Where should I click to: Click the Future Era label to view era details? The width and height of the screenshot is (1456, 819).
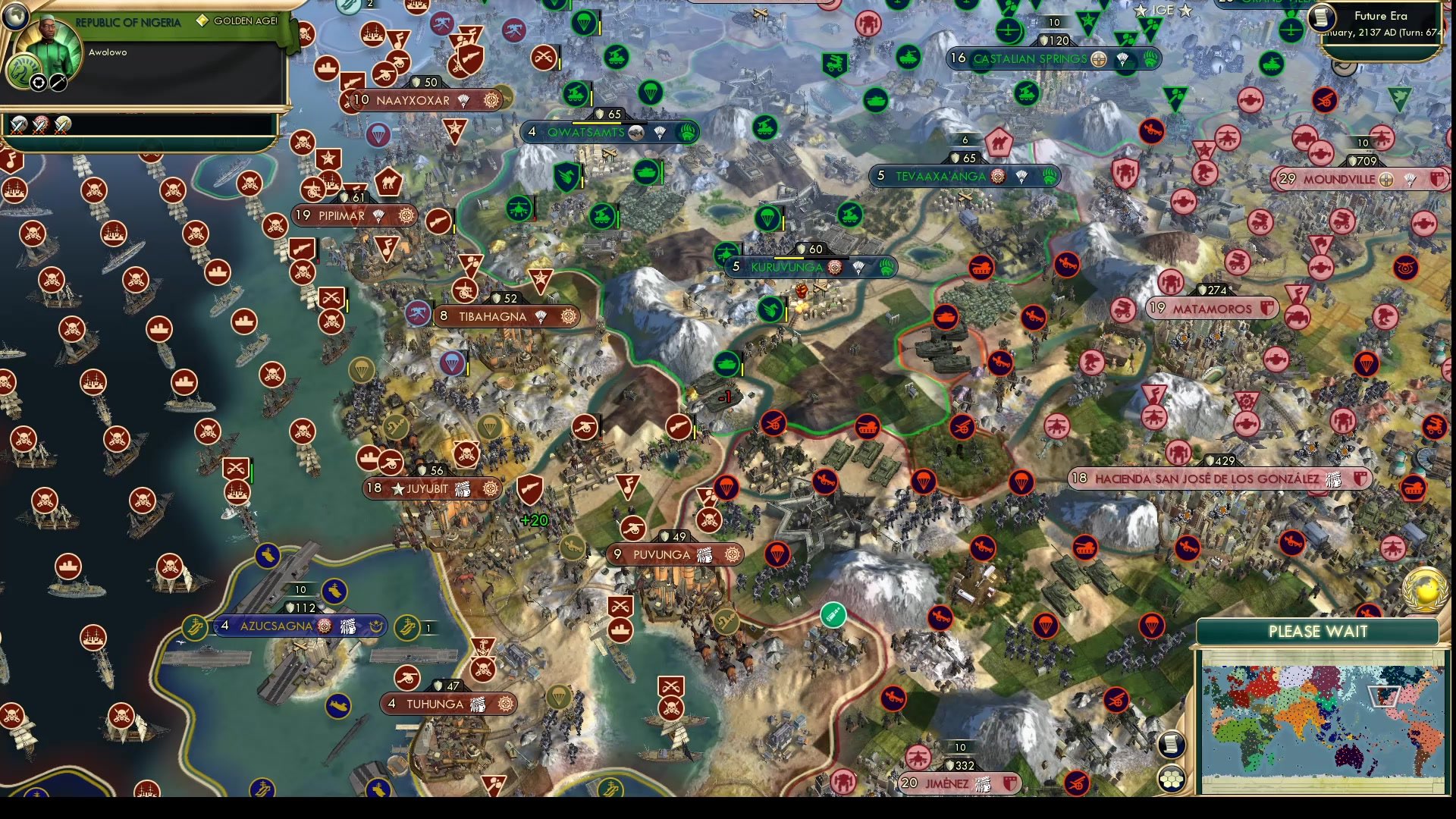point(1382,15)
